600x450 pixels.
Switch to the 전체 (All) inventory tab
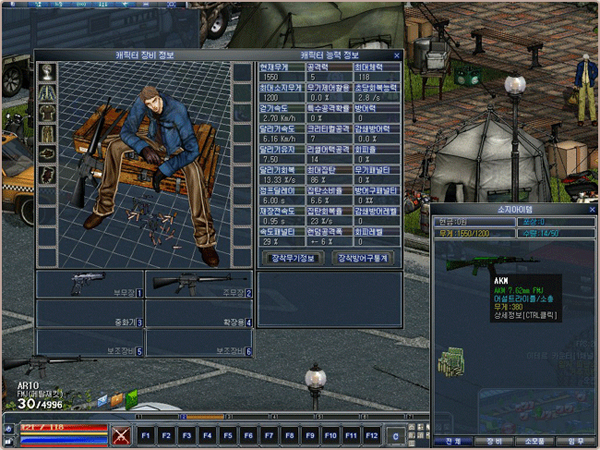454,440
